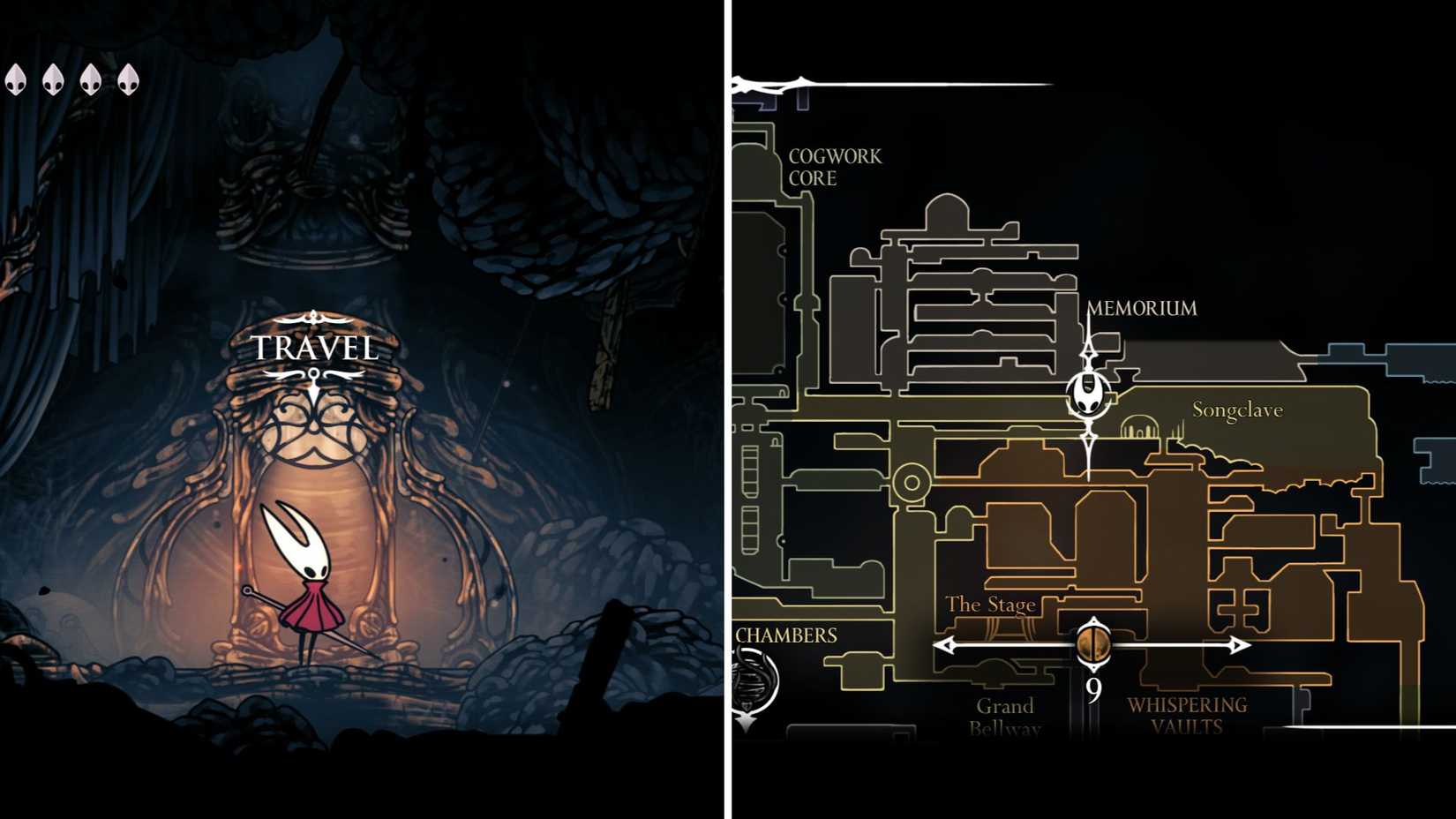1456x819 pixels.
Task: Toggle the right travel arrow toward Whispering Vaults
Action: coord(1240,646)
